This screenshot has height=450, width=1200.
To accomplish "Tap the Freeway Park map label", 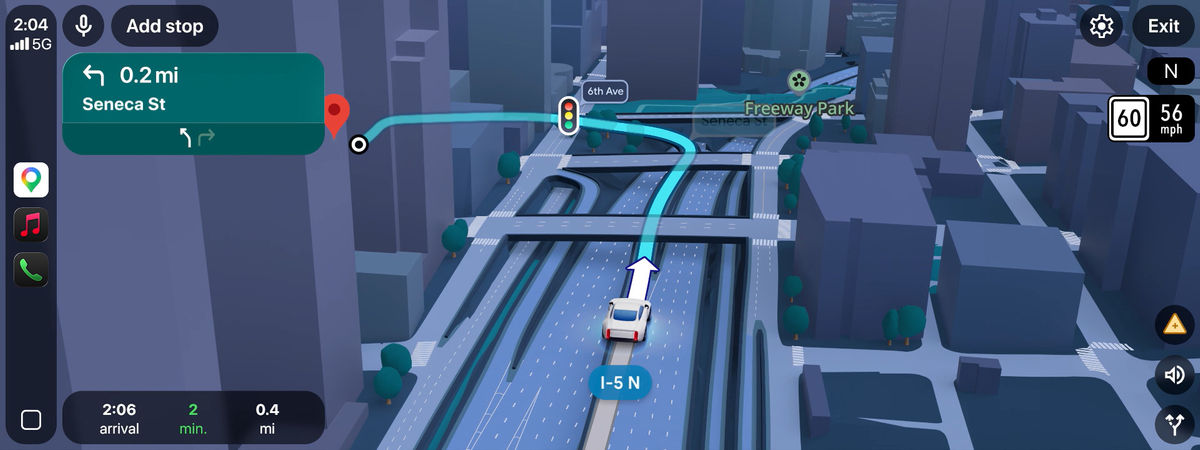I will tap(798, 107).
